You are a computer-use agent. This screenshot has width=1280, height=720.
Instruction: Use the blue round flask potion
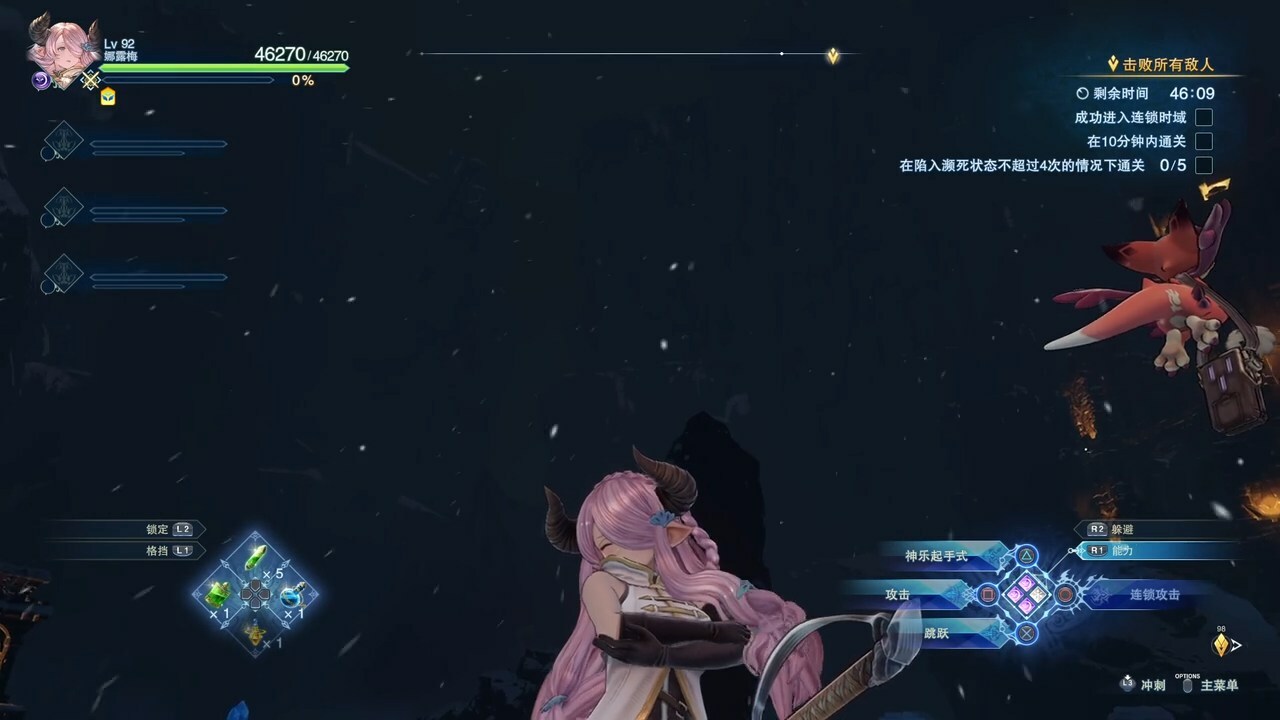(x=292, y=596)
